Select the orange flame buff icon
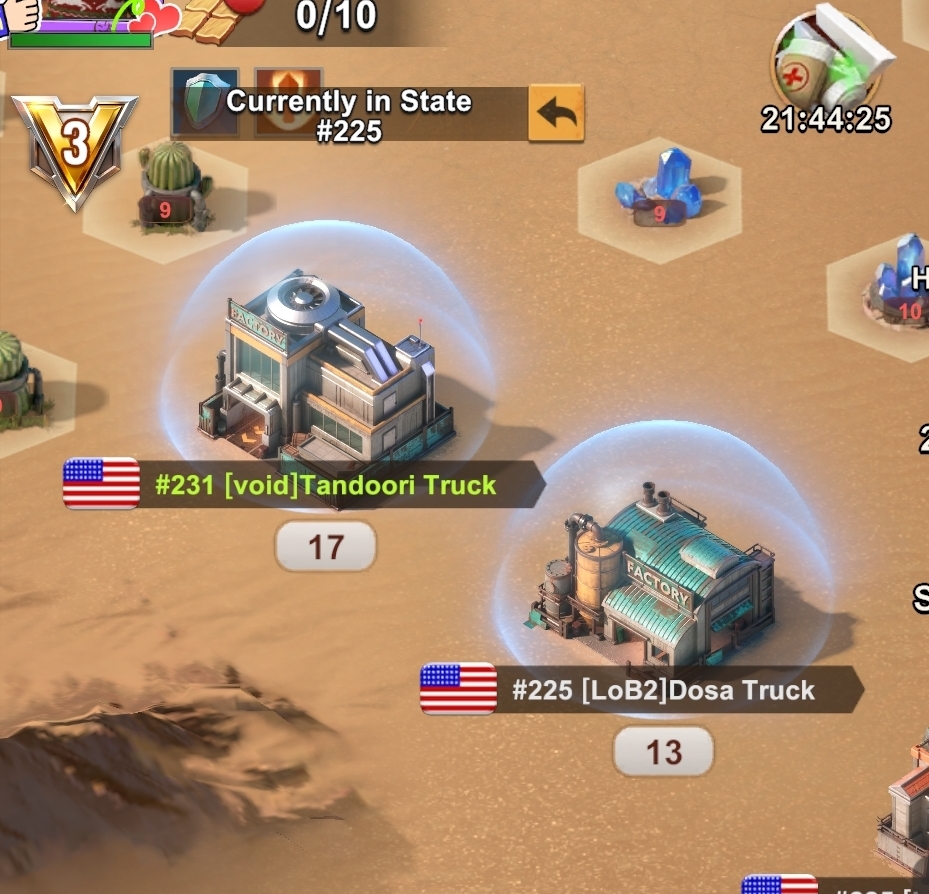This screenshot has width=929, height=894. 288,102
